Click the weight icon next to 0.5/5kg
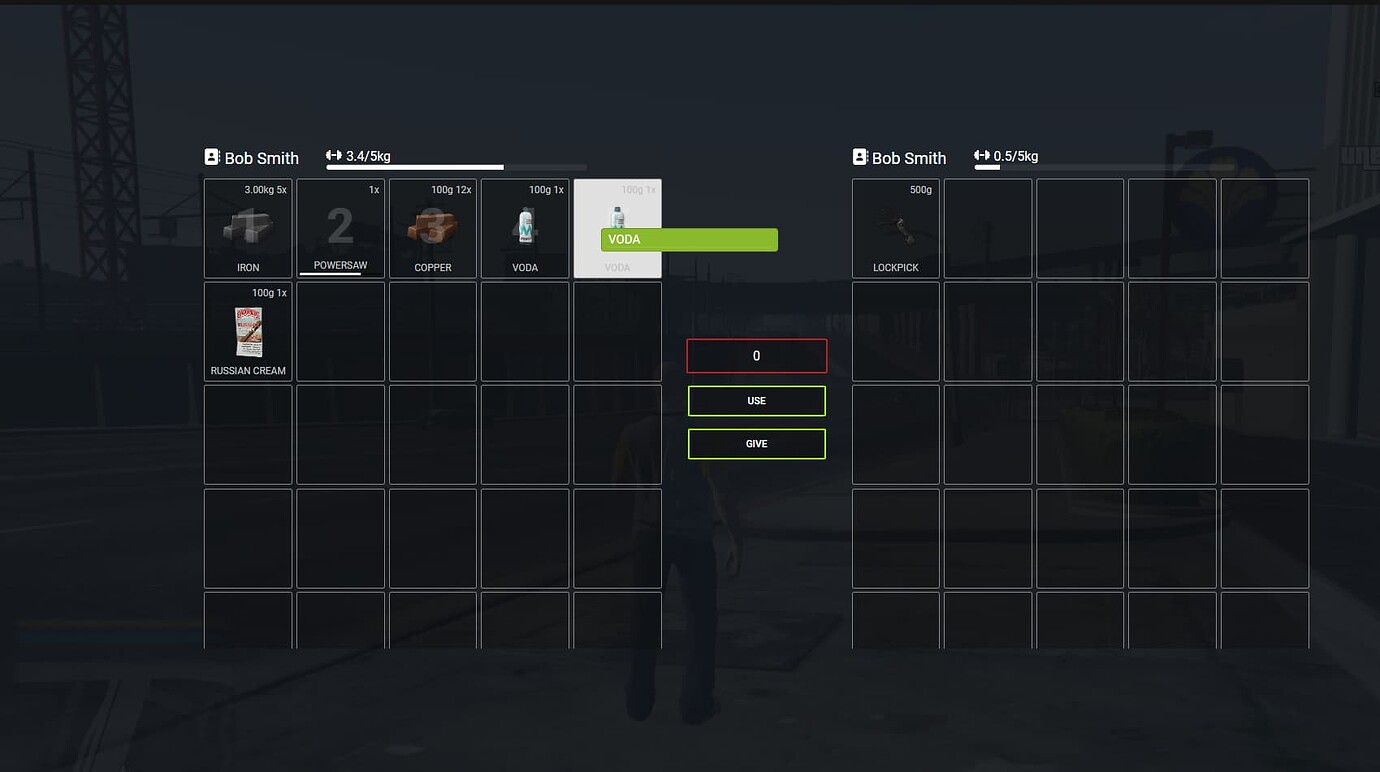Screen dimensions: 1380x772 tap(981, 155)
